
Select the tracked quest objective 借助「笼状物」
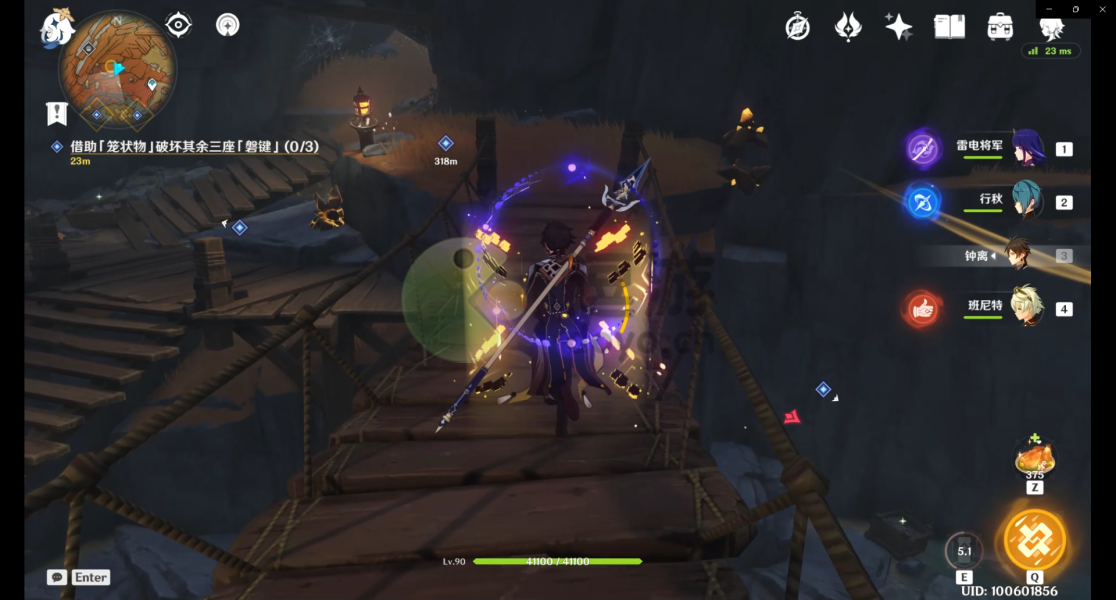coord(195,146)
